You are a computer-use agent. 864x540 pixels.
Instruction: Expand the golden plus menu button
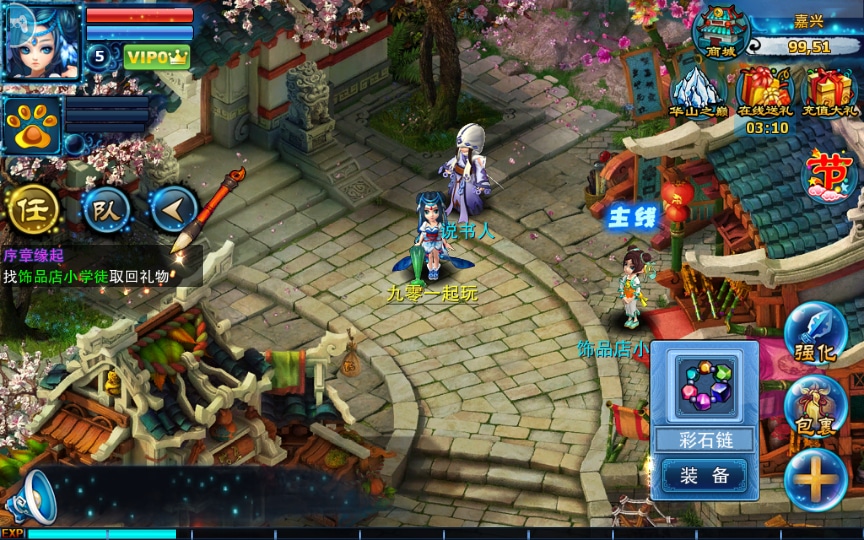click(815, 479)
